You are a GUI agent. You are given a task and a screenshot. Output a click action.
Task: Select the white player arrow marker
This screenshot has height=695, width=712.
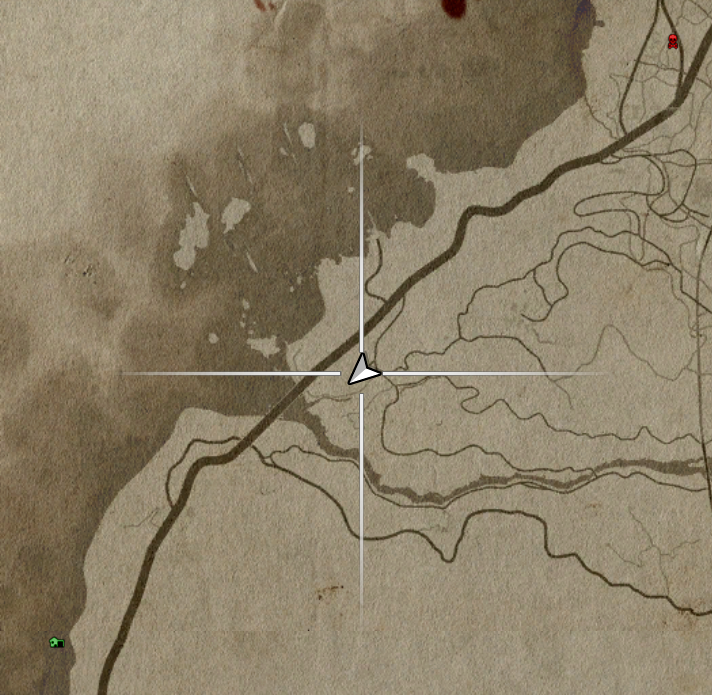pos(362,372)
